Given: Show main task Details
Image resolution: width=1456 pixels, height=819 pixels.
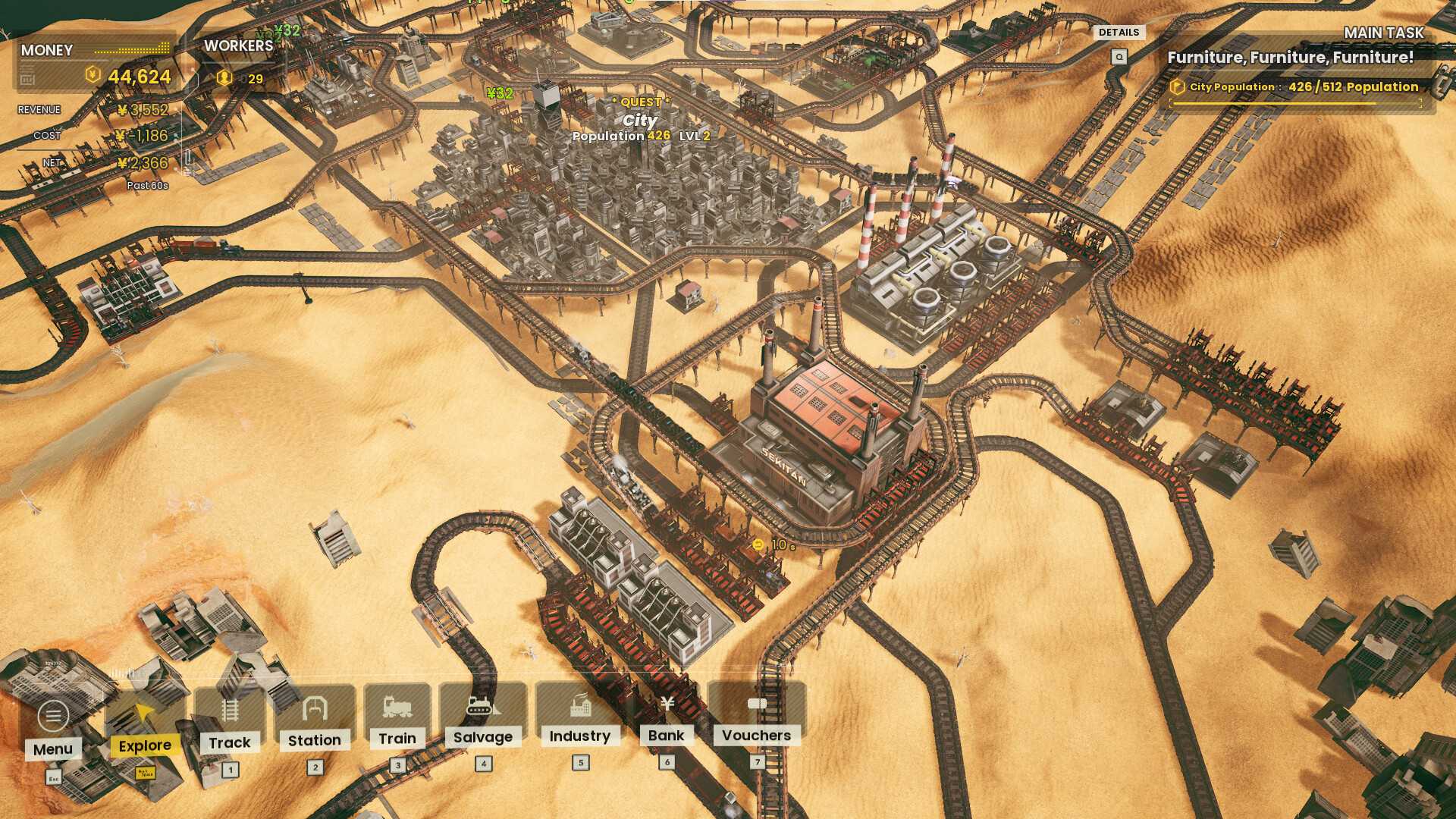Looking at the screenshot, I should point(1119,33).
